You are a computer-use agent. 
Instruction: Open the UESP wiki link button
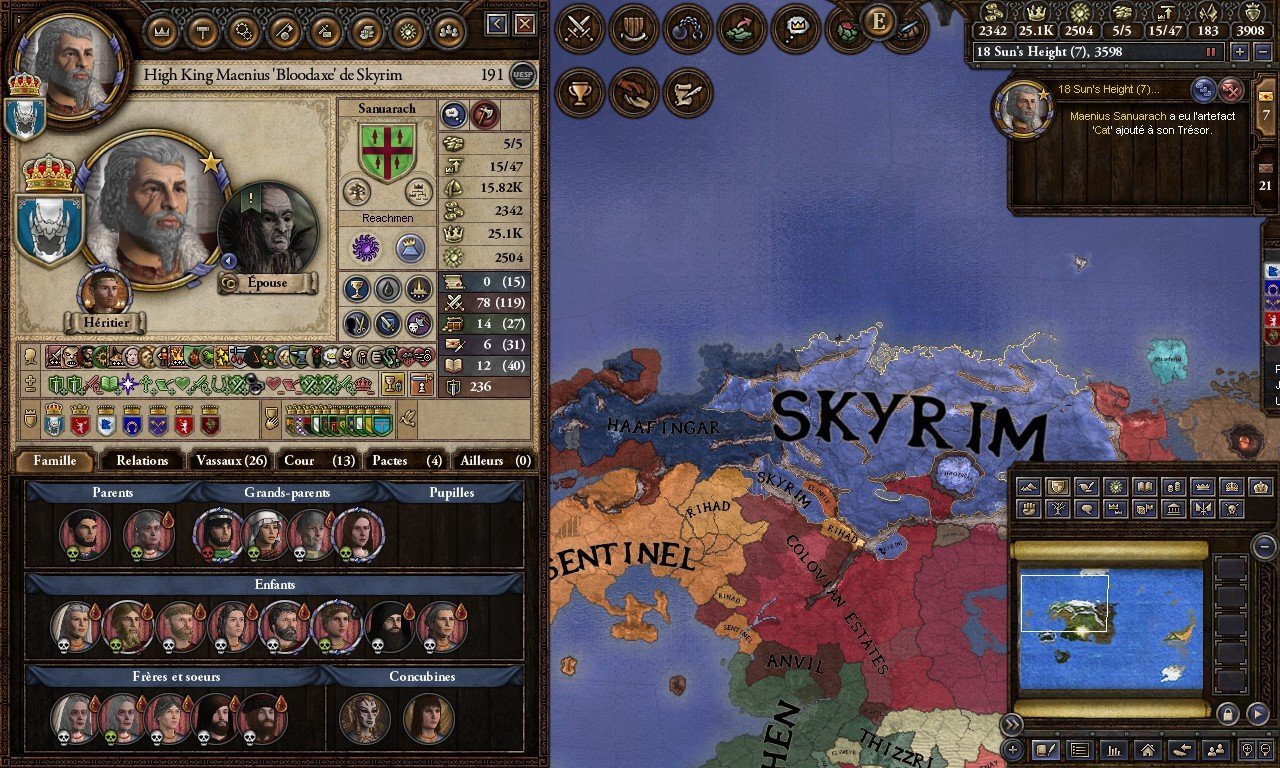point(522,75)
